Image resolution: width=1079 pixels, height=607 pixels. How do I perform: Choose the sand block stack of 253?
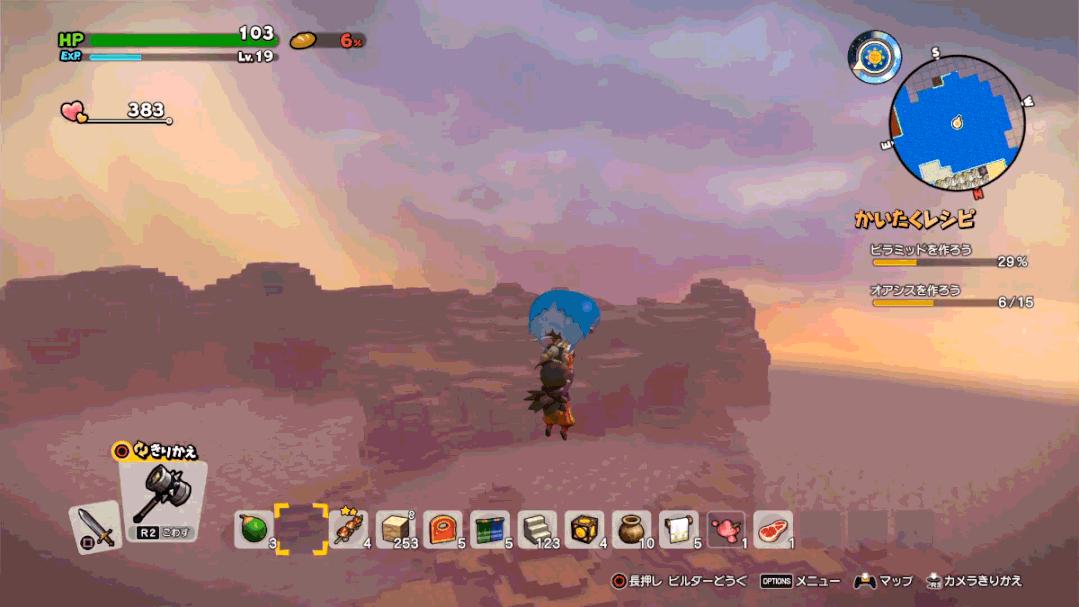(396, 529)
